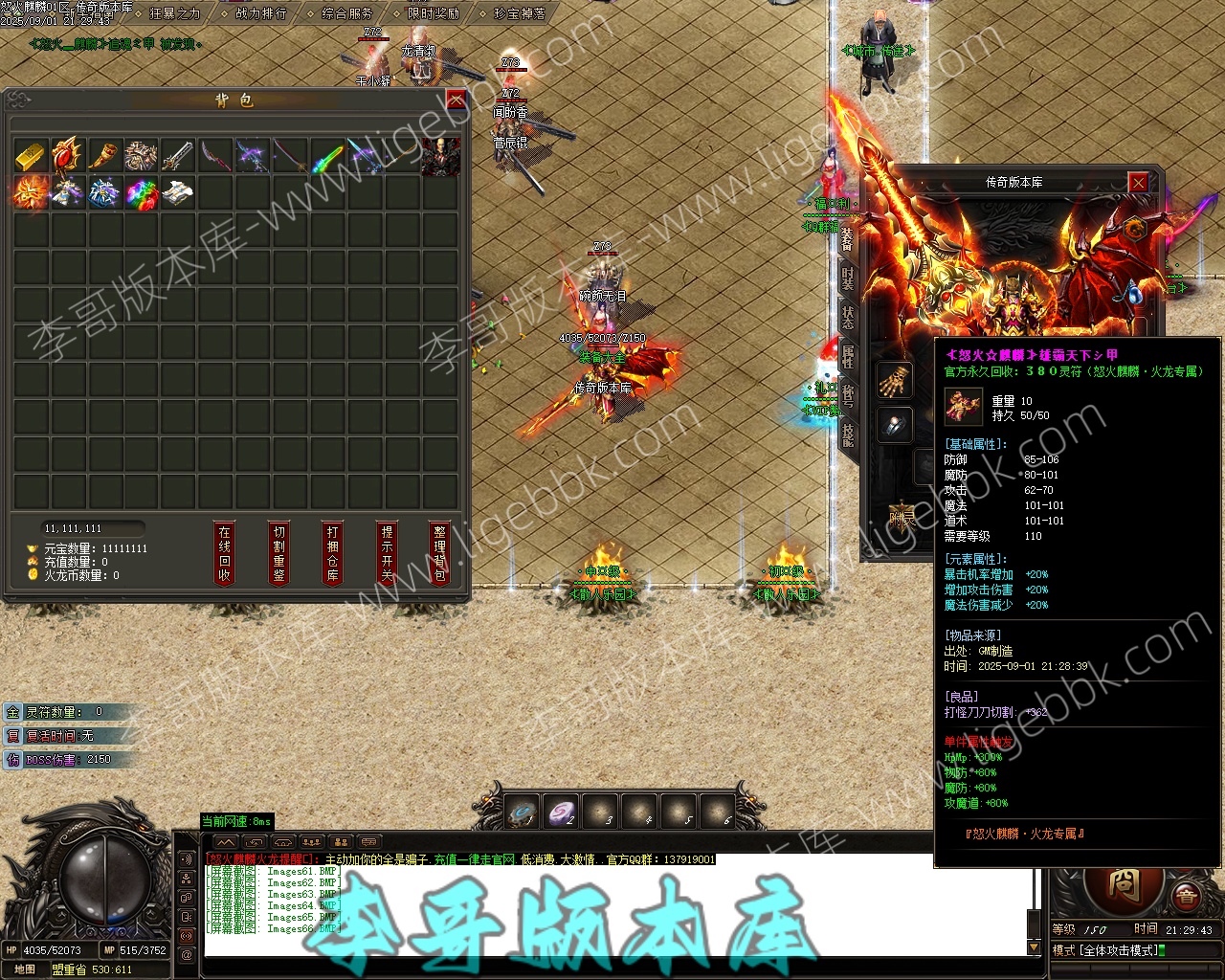Click the 打捆仓库 bundle warehouse button
This screenshot has width=1225, height=980.
click(x=332, y=553)
